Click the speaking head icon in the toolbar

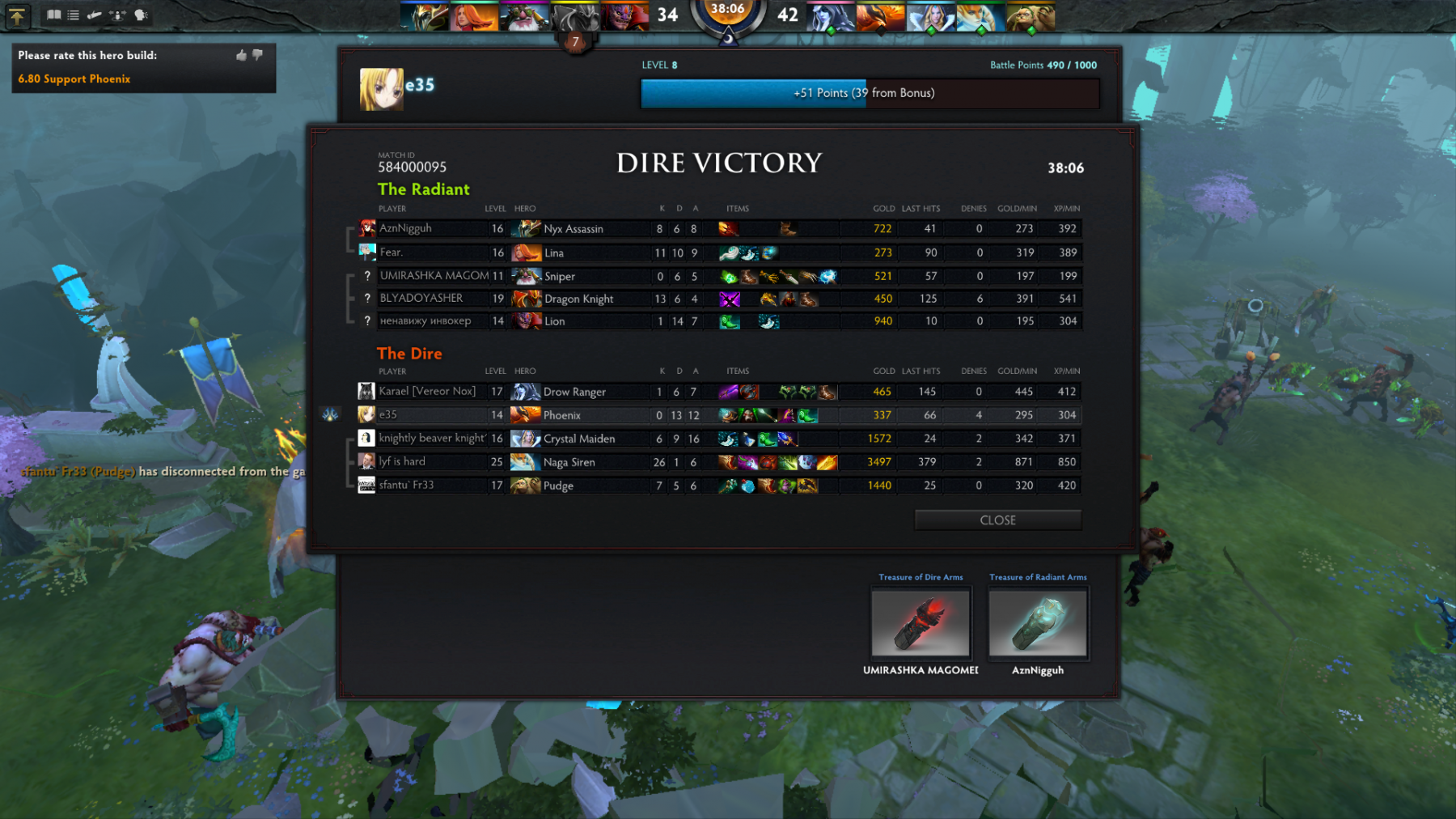pos(141,15)
